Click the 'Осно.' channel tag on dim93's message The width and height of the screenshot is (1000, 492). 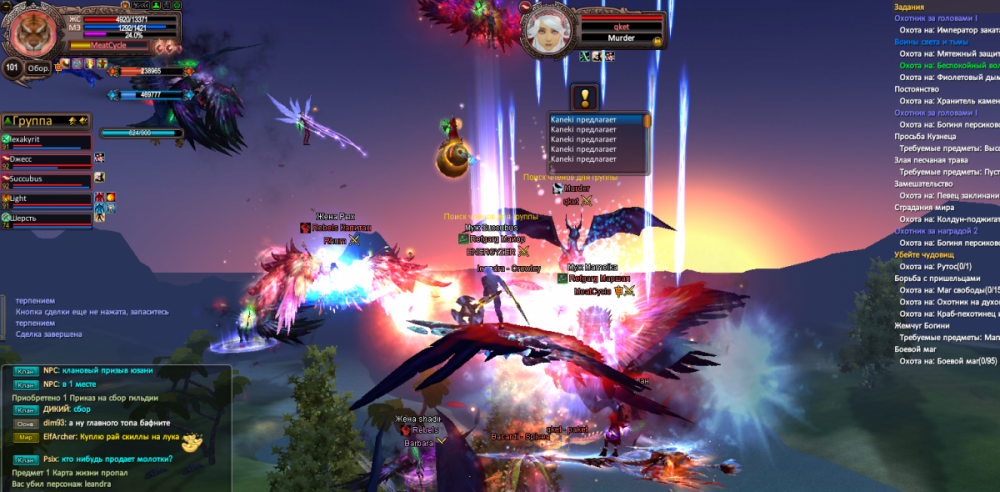pos(27,424)
